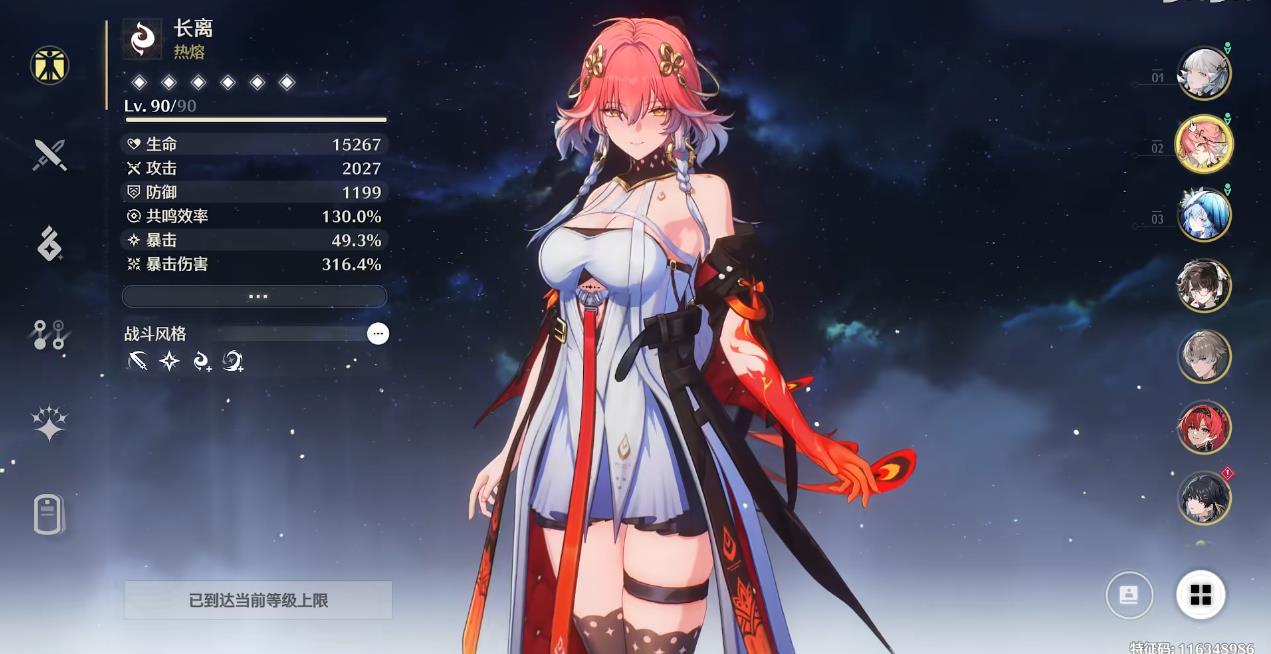Choose the red-haired character portrait
Image resolution: width=1271 pixels, height=654 pixels.
pyautogui.click(x=1203, y=427)
